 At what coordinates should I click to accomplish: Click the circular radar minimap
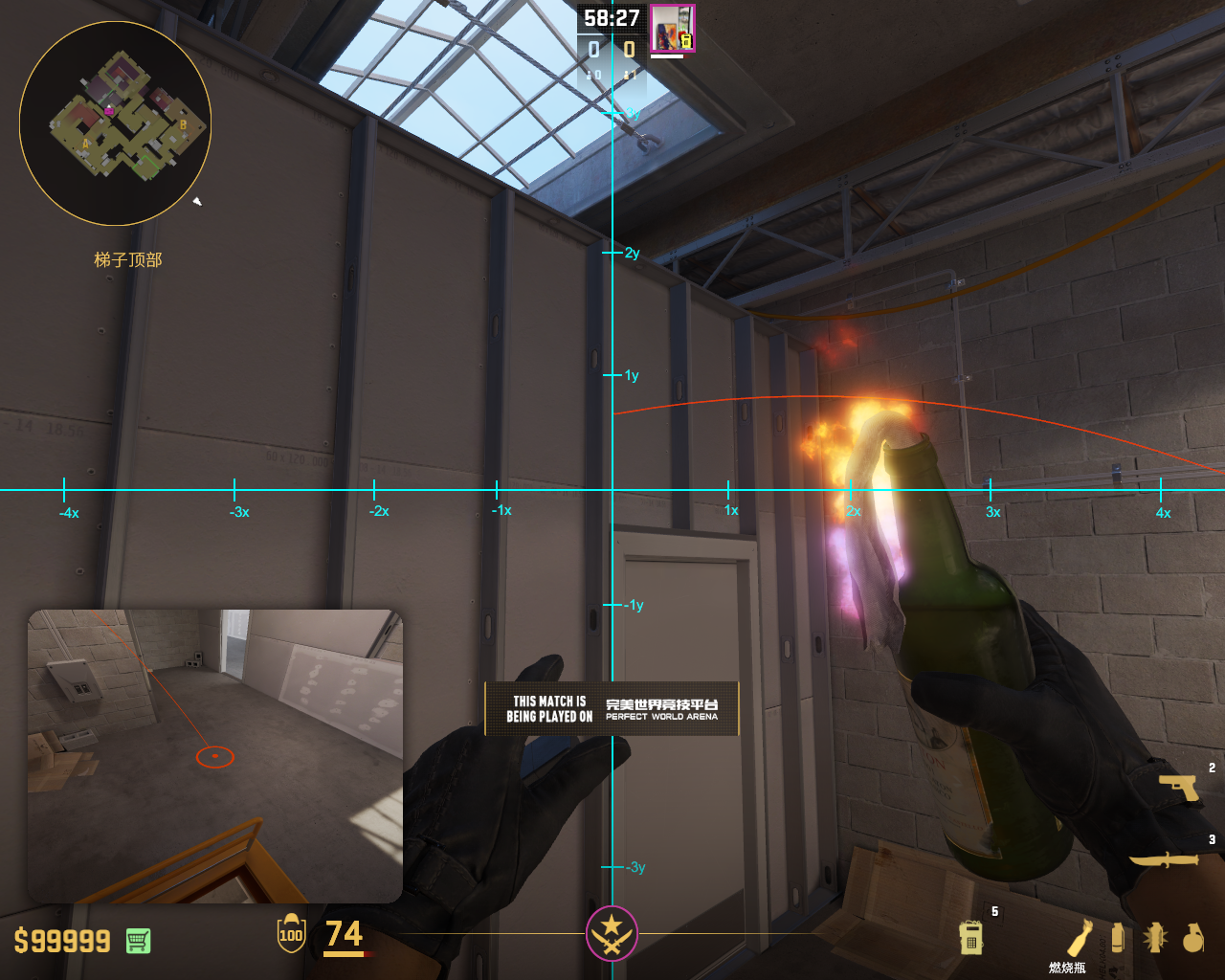pos(115,123)
